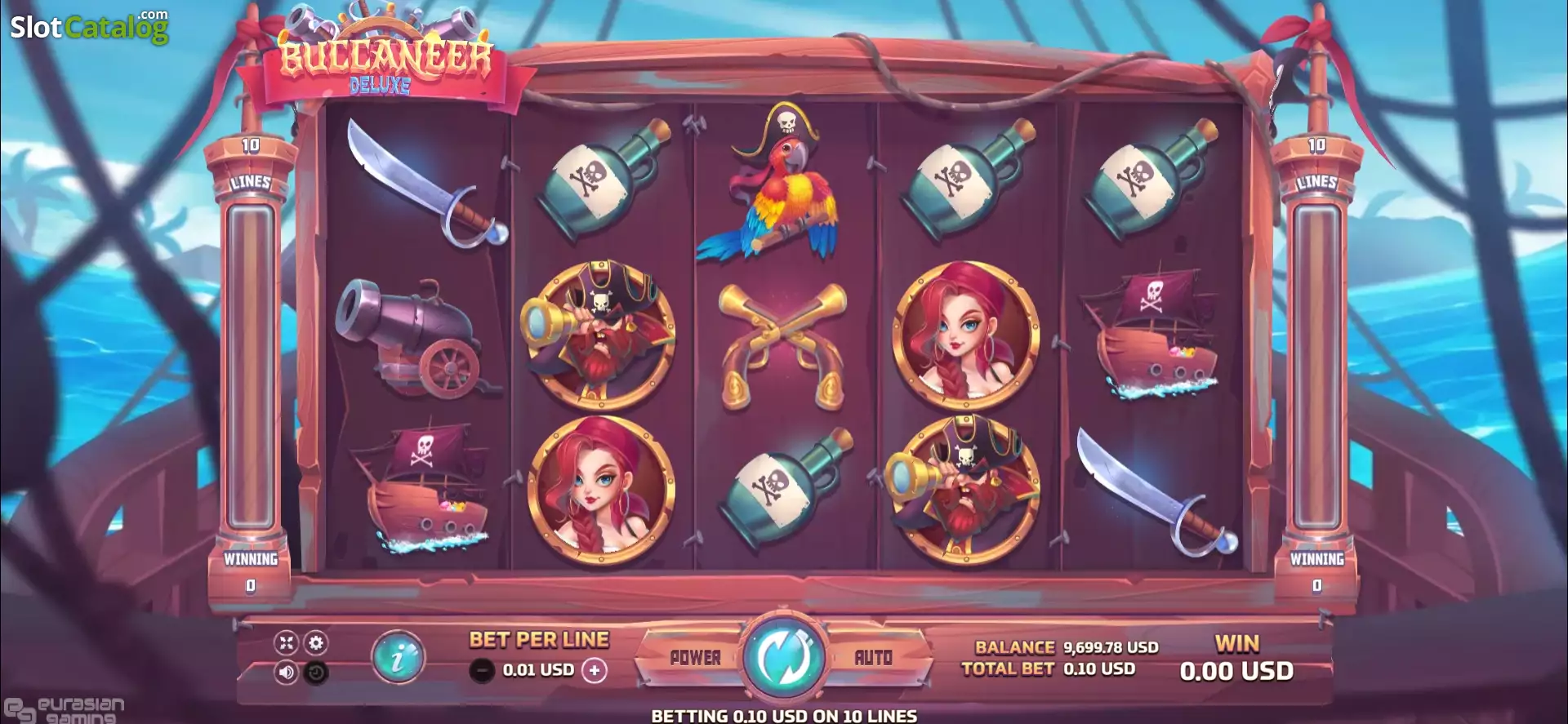Toggle fullscreen with the expand arrows icon
The width and height of the screenshot is (1568, 724).
pyautogui.click(x=284, y=644)
